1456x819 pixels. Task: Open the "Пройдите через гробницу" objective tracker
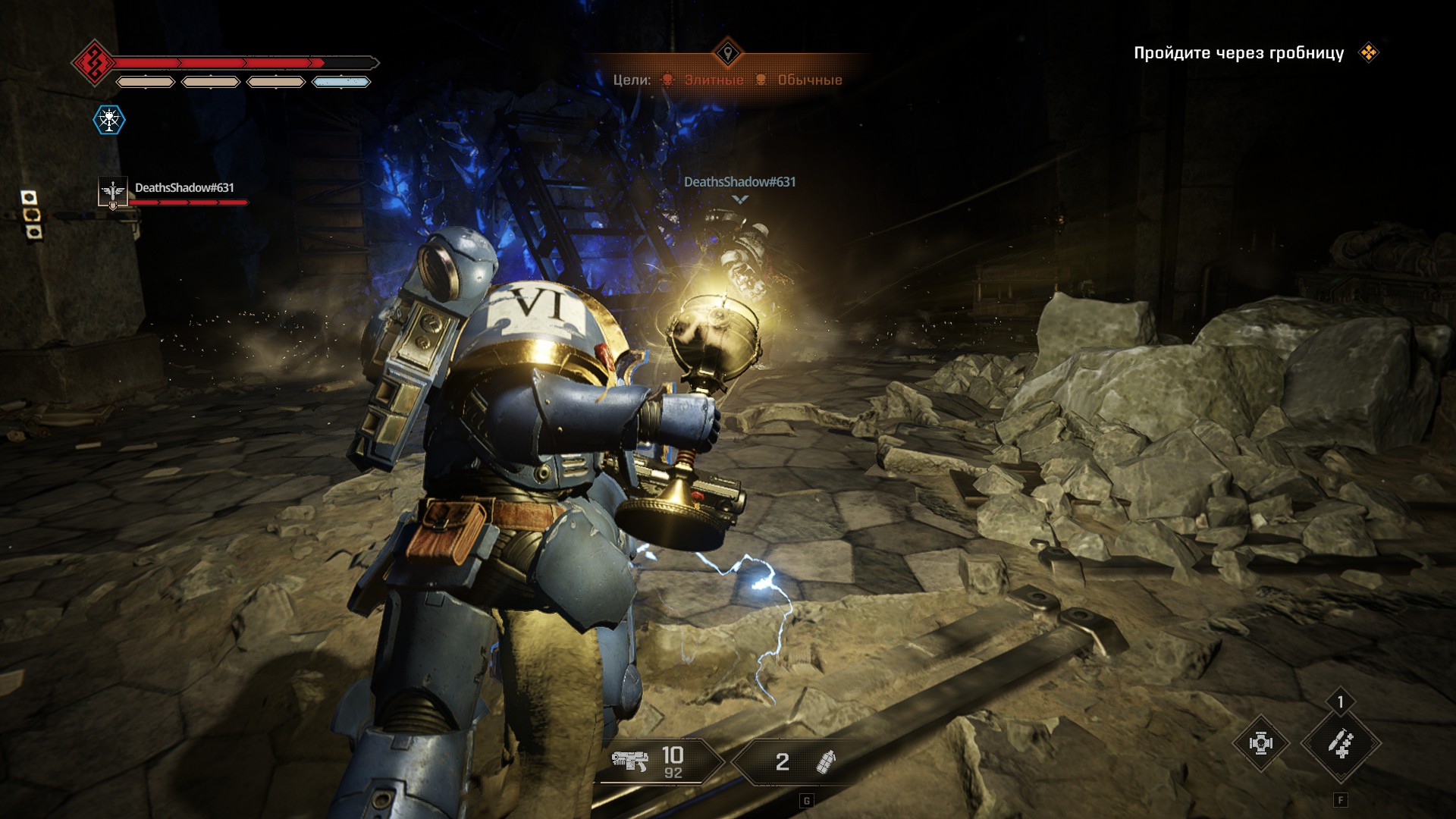click(x=1238, y=53)
